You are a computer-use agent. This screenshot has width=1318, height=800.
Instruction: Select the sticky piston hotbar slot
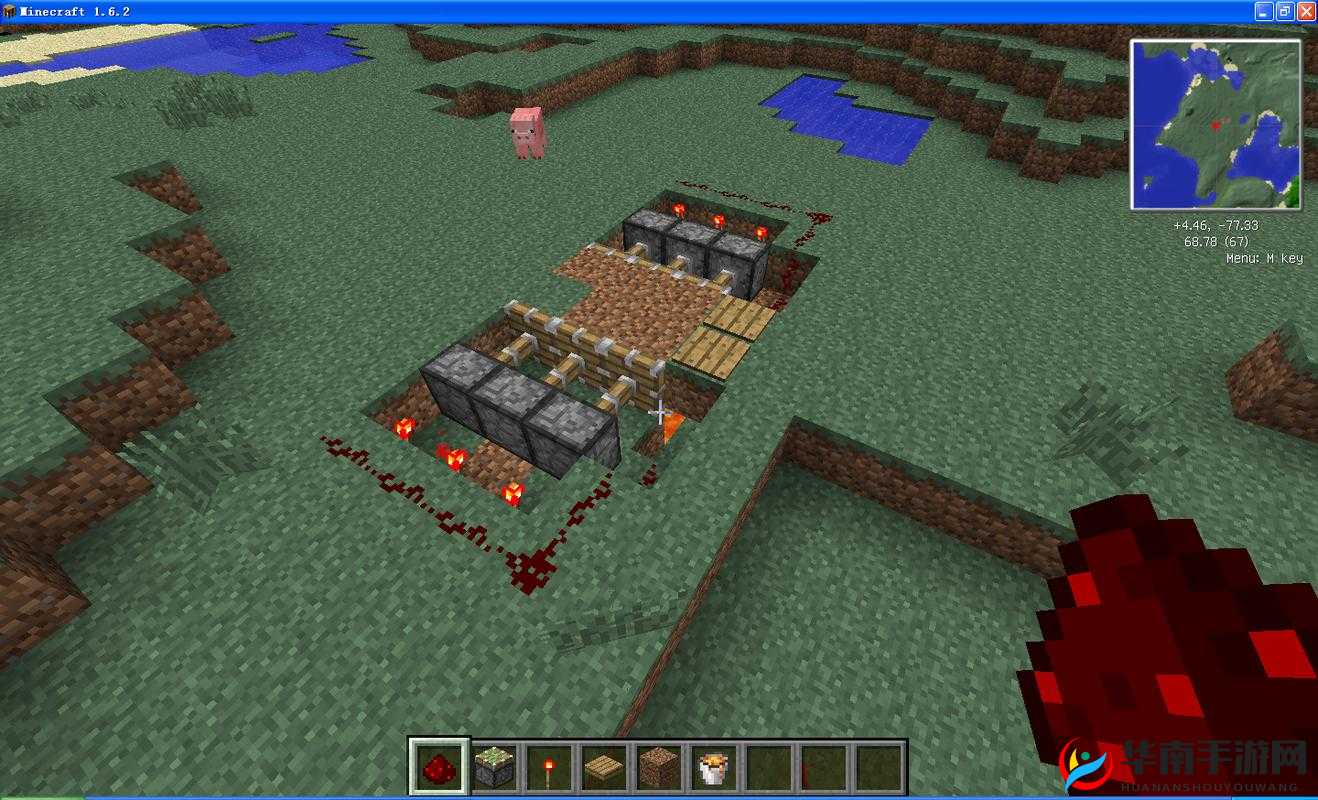493,768
